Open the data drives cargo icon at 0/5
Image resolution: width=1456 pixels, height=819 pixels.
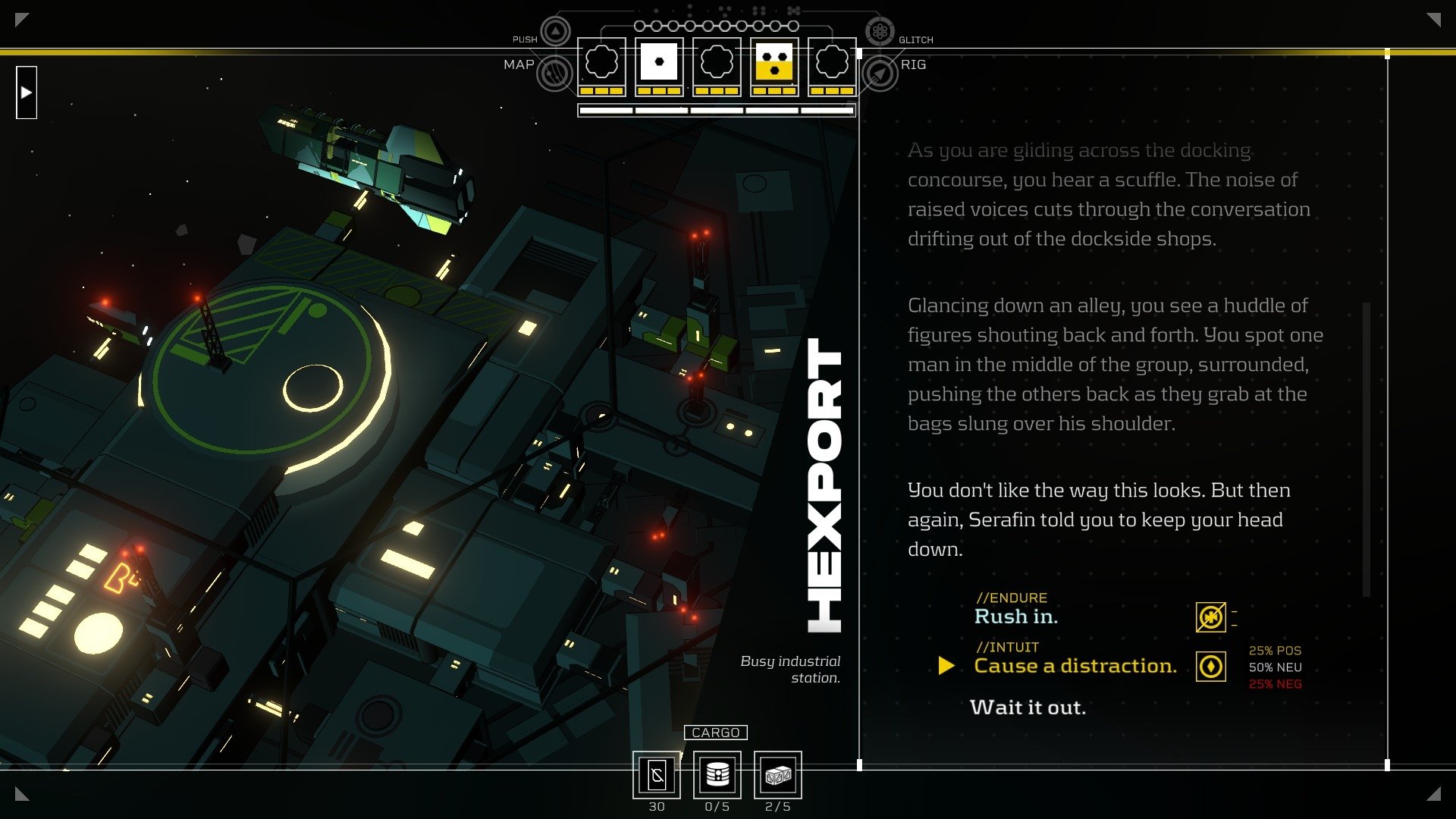pyautogui.click(x=716, y=774)
